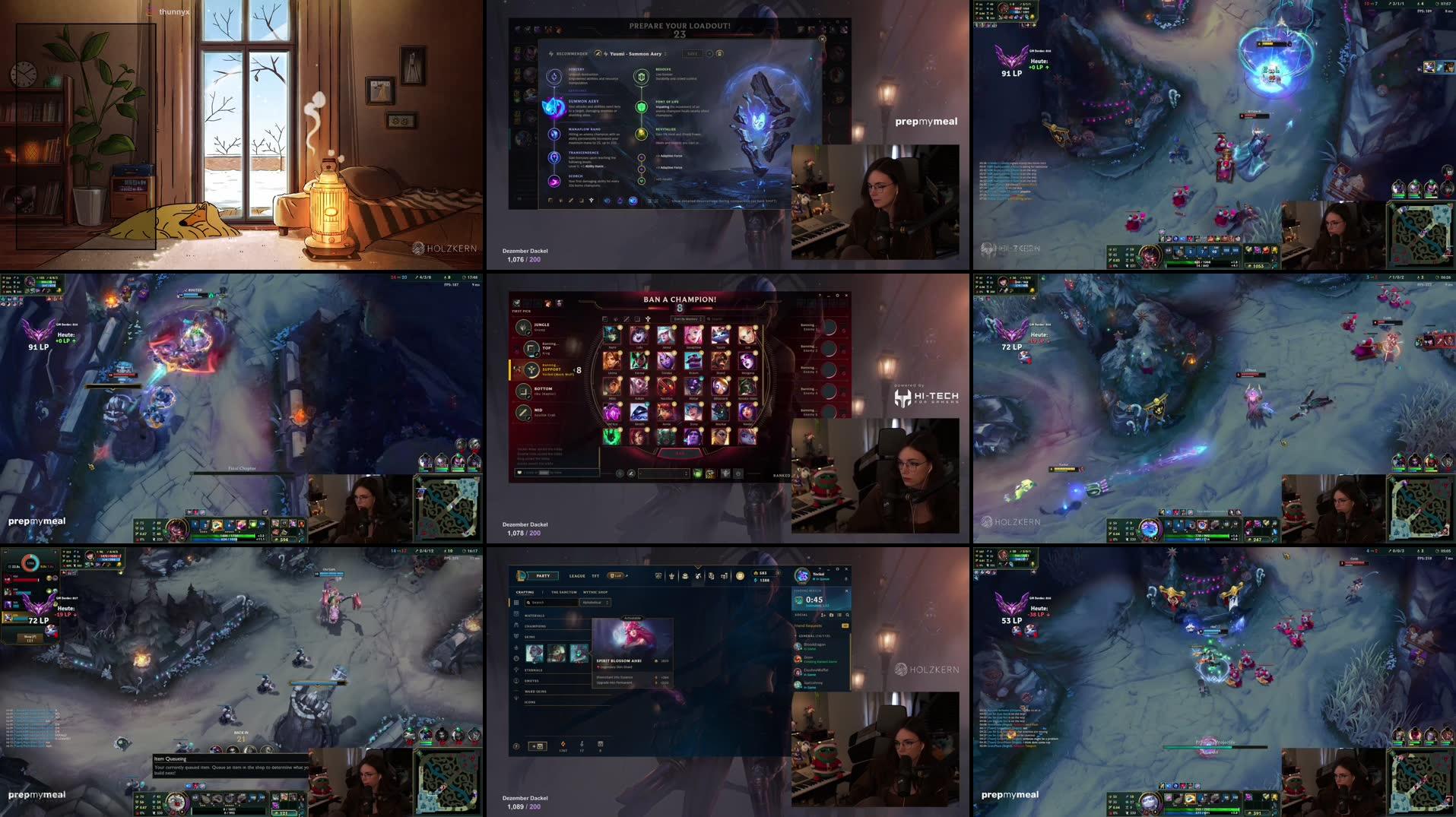This screenshot has width=1456, height=817.
Task: Open The Sanctum tab in the Loot screen
Action: pos(564,592)
